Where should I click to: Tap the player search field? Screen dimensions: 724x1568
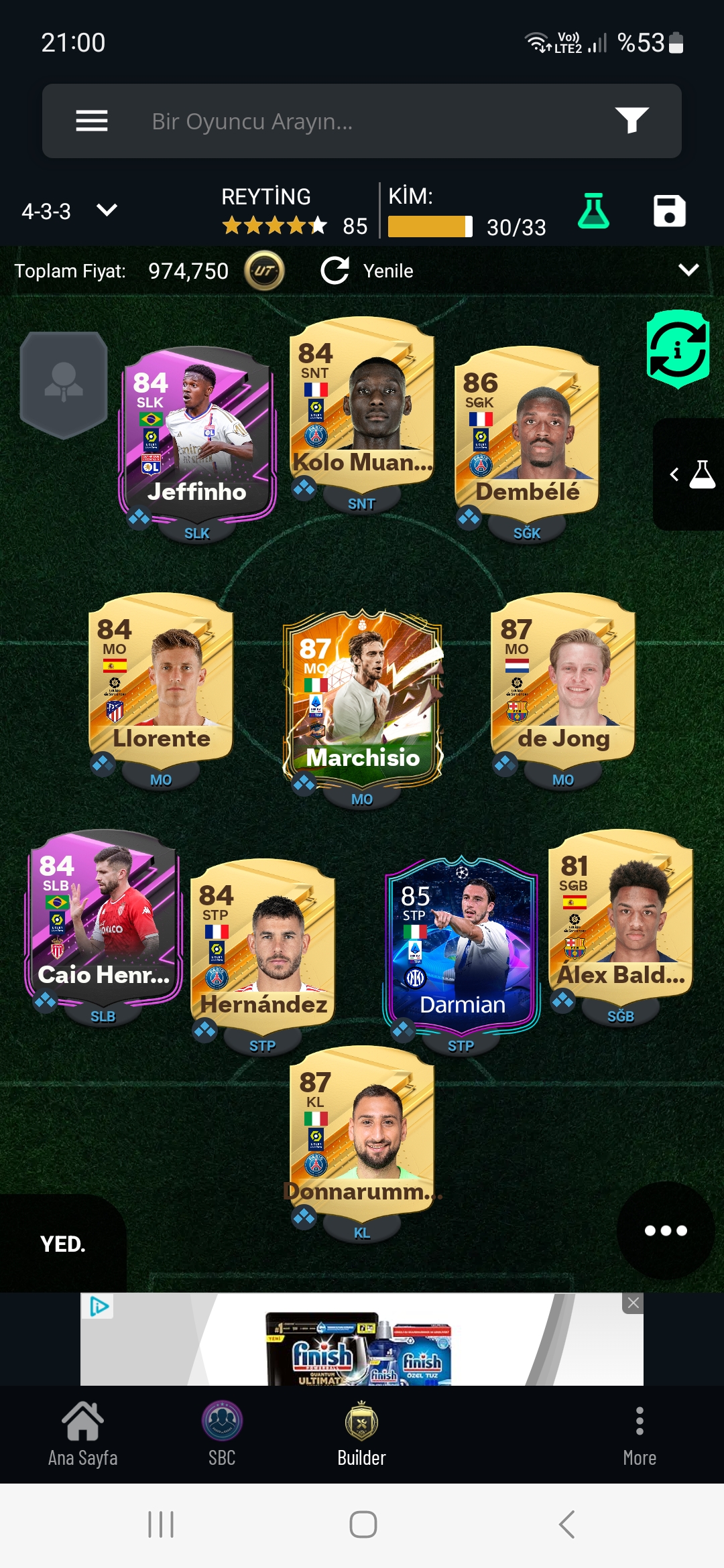(x=362, y=121)
